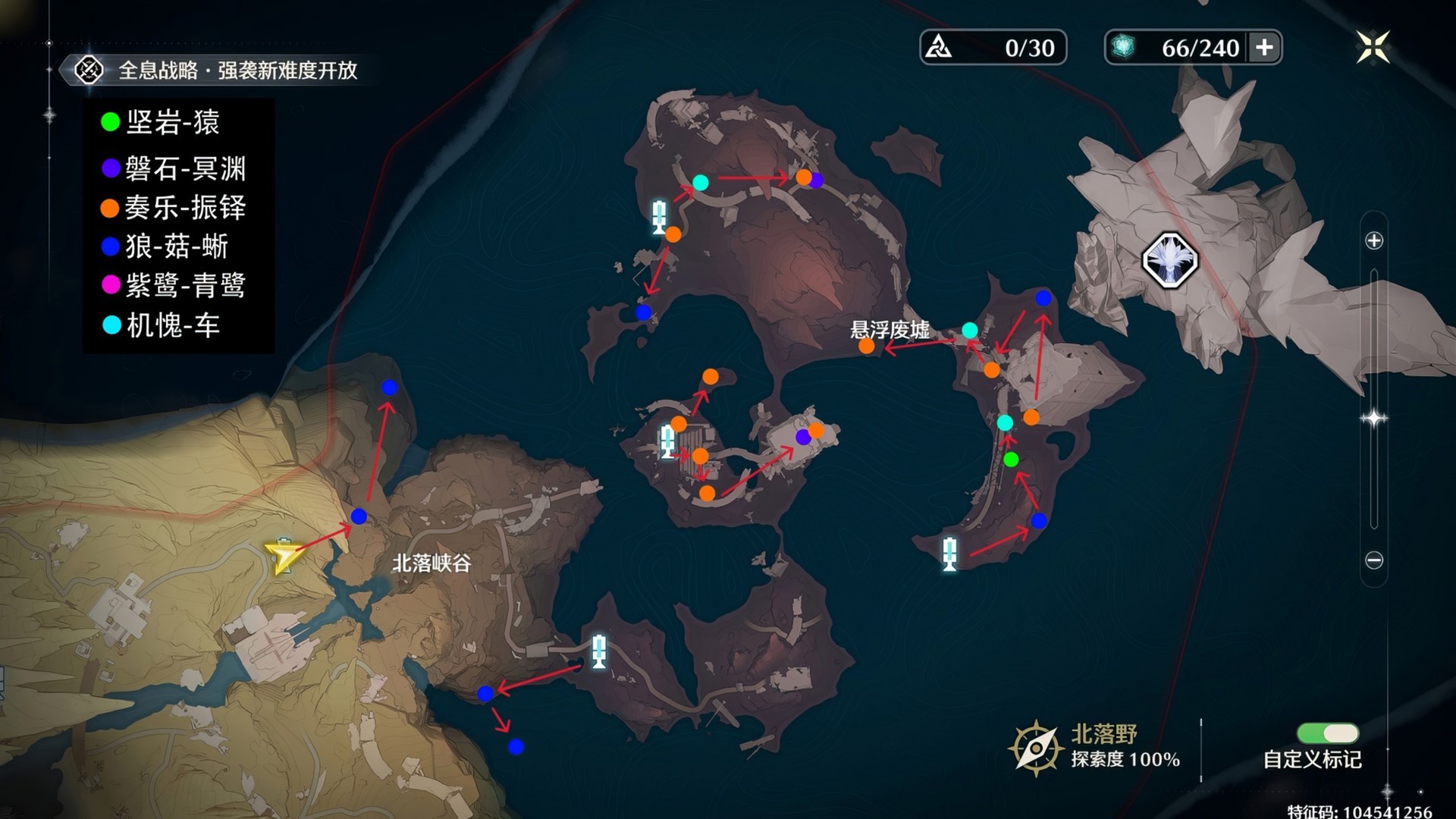Toggle the 自定义标记 custom marker switch
1456x819 pixels.
(x=1328, y=733)
